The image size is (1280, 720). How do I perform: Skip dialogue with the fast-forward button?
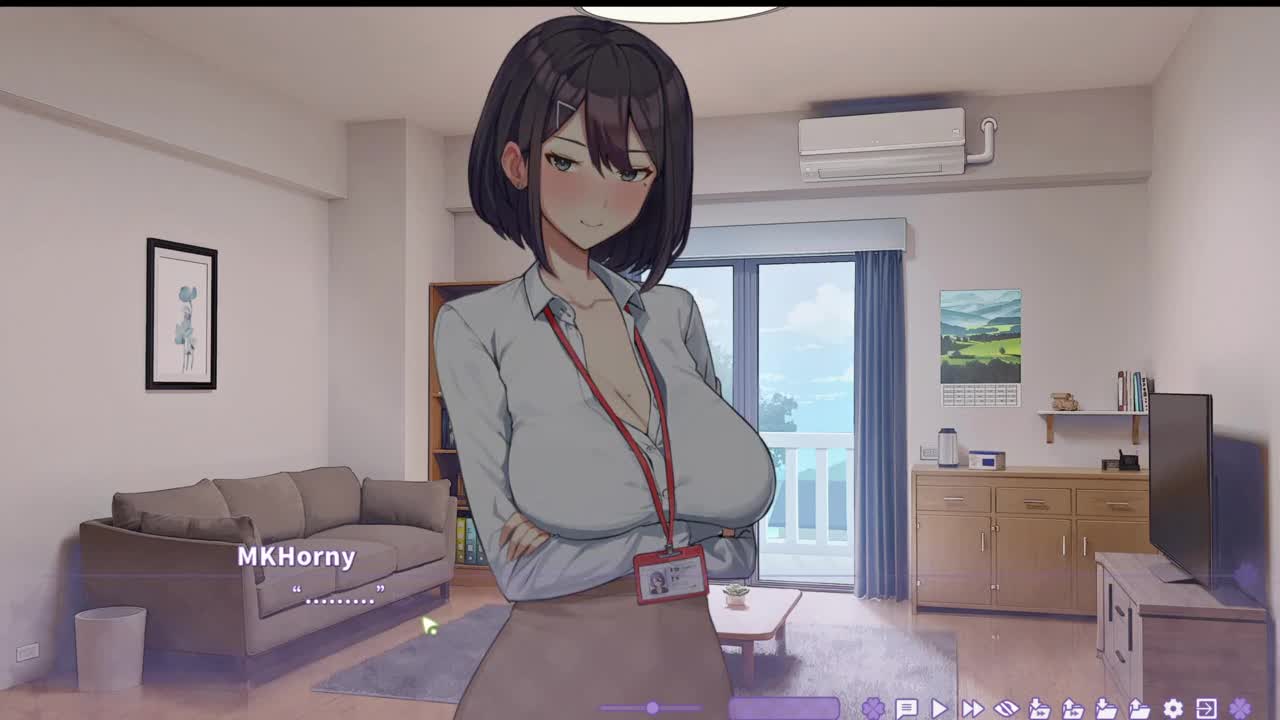click(x=972, y=709)
